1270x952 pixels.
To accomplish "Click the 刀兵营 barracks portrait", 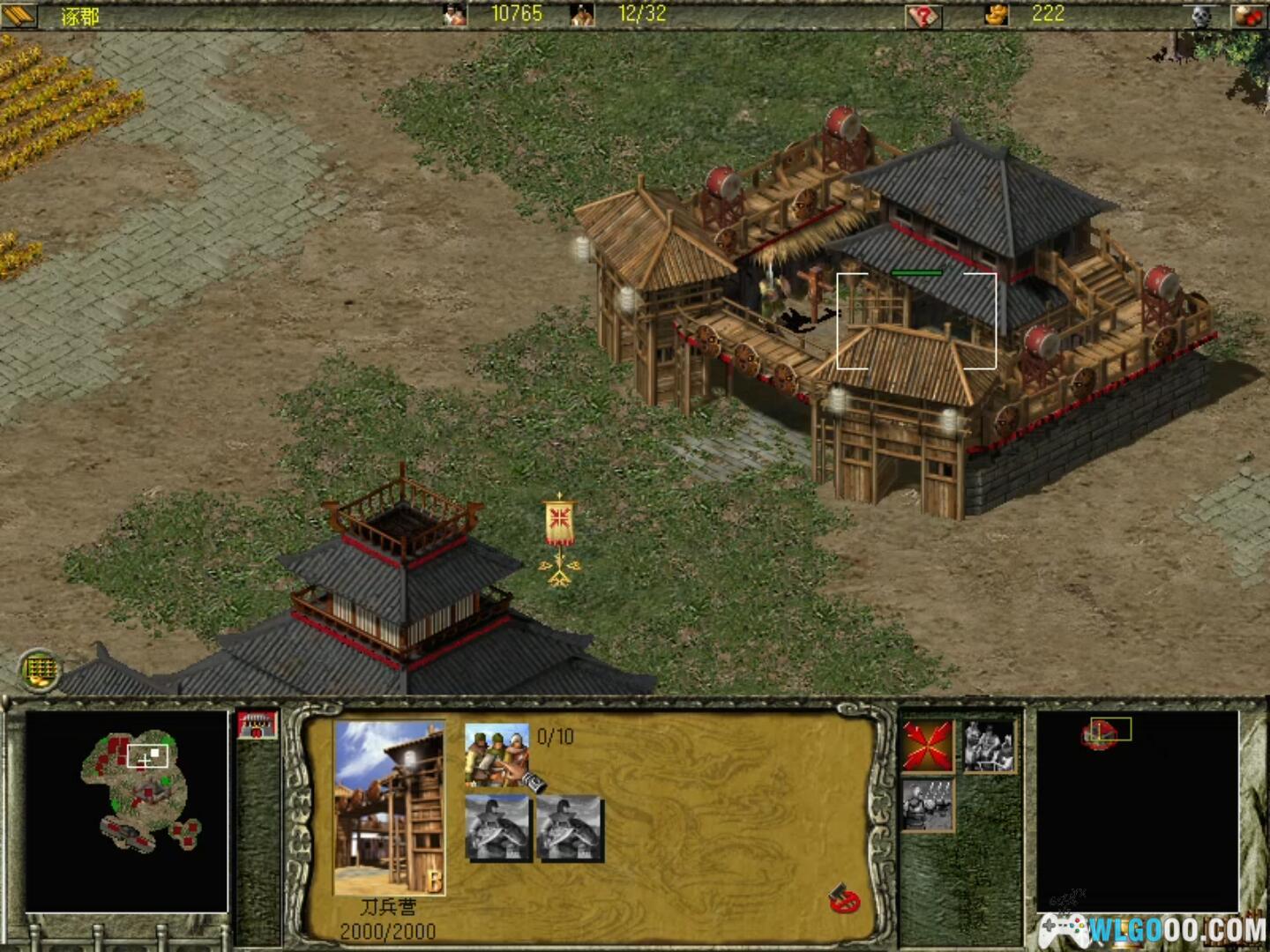I will 389,807.
